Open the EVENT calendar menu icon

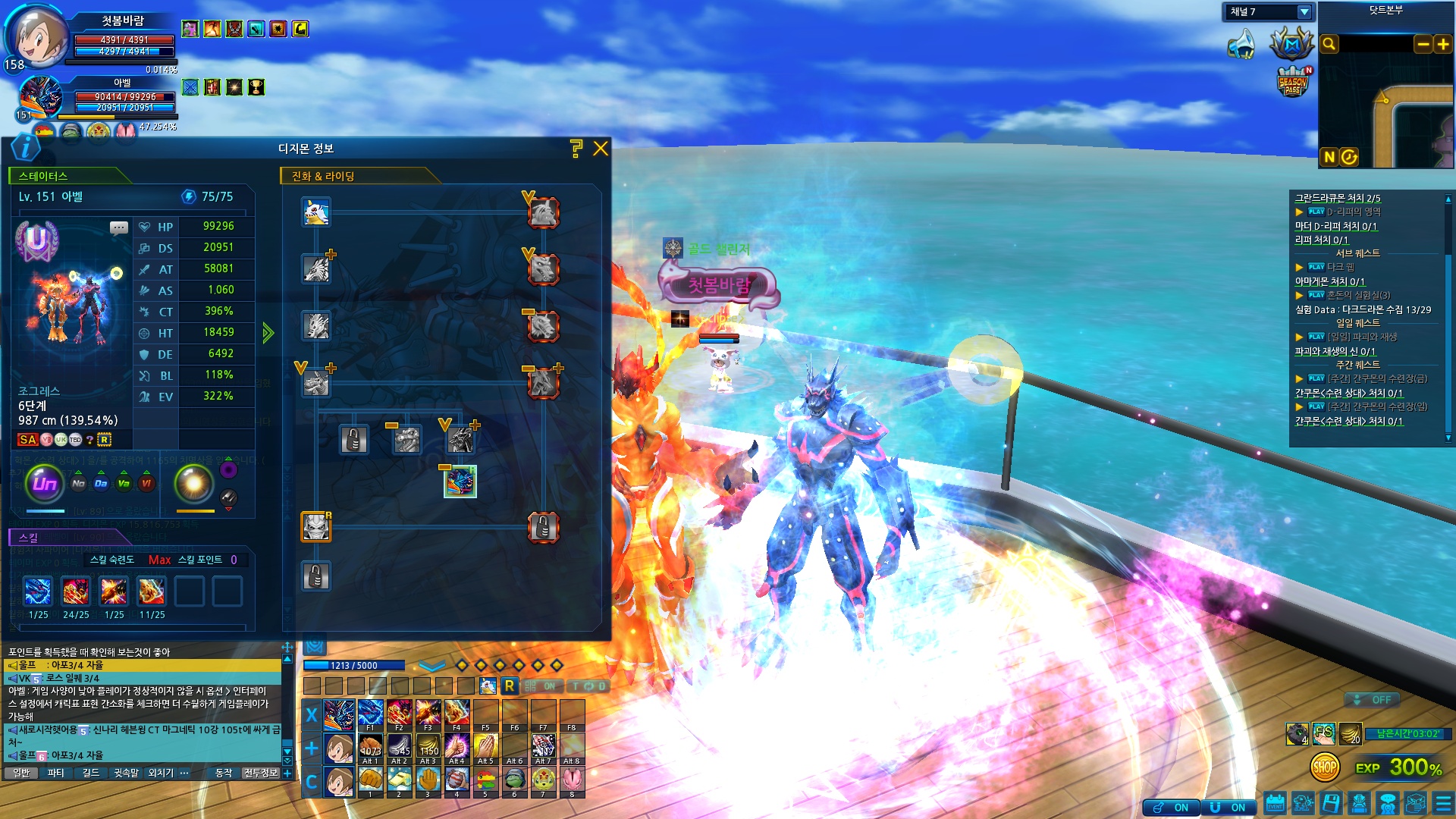click(1275, 803)
